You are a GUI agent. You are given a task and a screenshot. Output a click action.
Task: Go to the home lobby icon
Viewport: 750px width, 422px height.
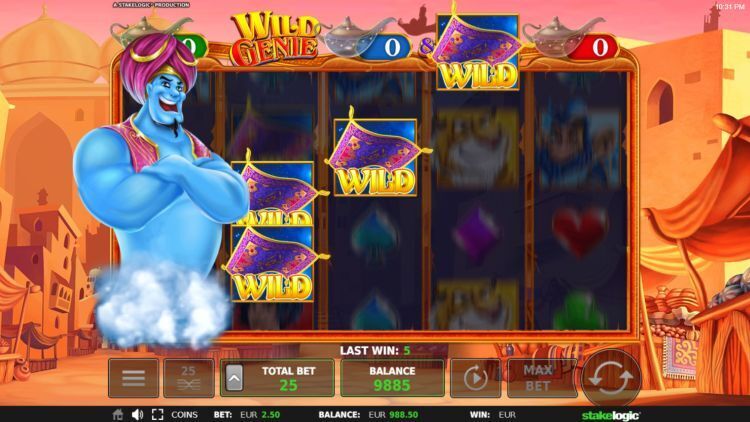[x=118, y=414]
